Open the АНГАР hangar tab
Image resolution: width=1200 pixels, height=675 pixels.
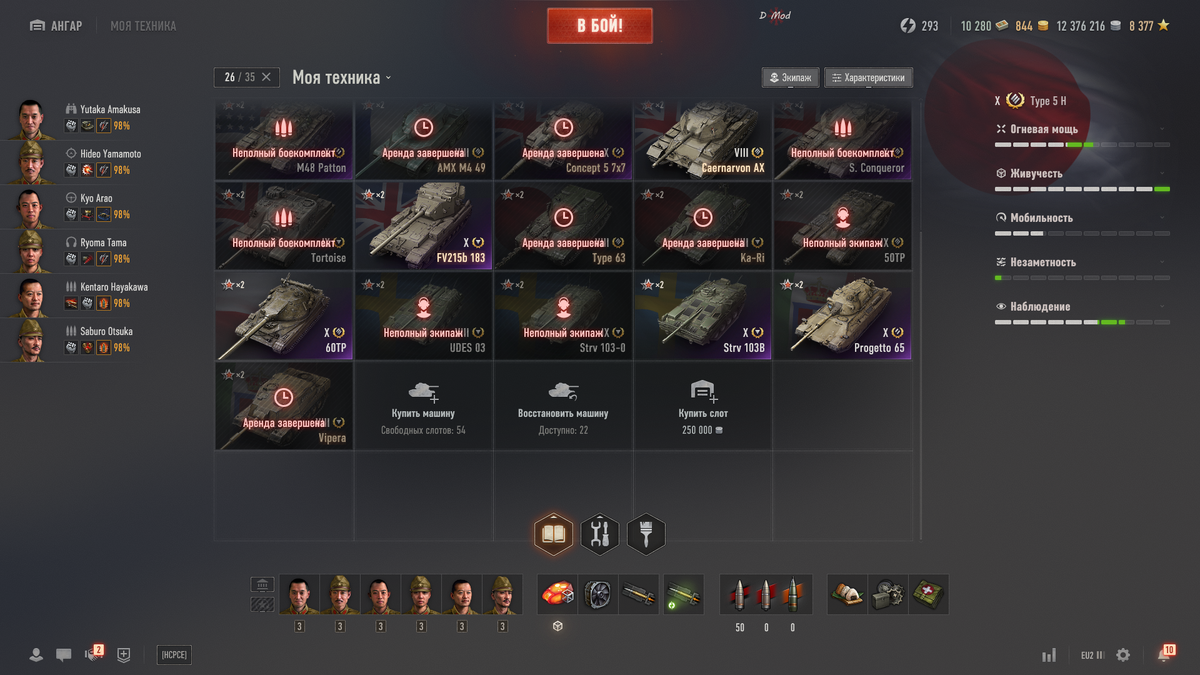tap(56, 26)
